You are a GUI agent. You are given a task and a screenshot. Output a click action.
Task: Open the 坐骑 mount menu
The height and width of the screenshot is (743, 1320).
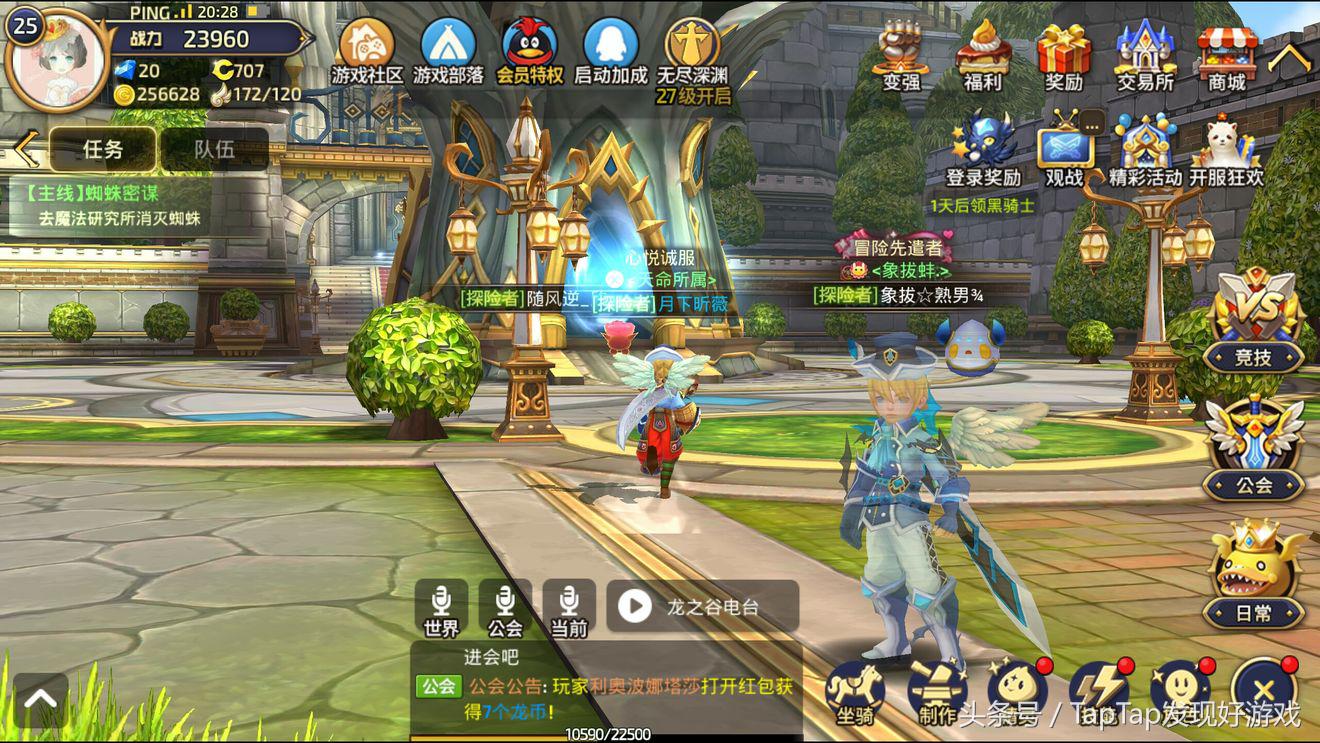click(x=855, y=691)
